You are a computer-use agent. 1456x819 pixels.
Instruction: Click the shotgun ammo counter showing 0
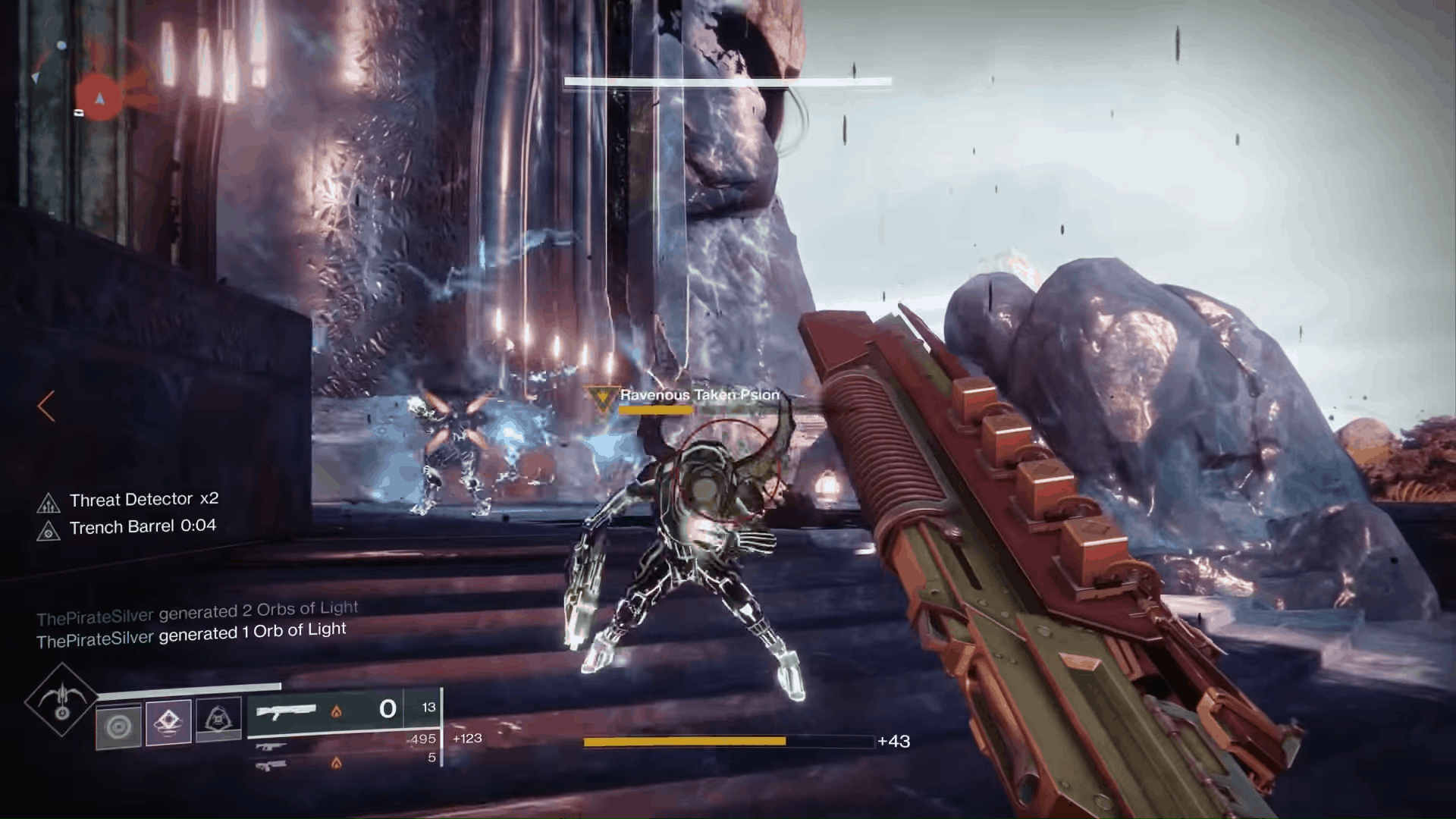(388, 708)
